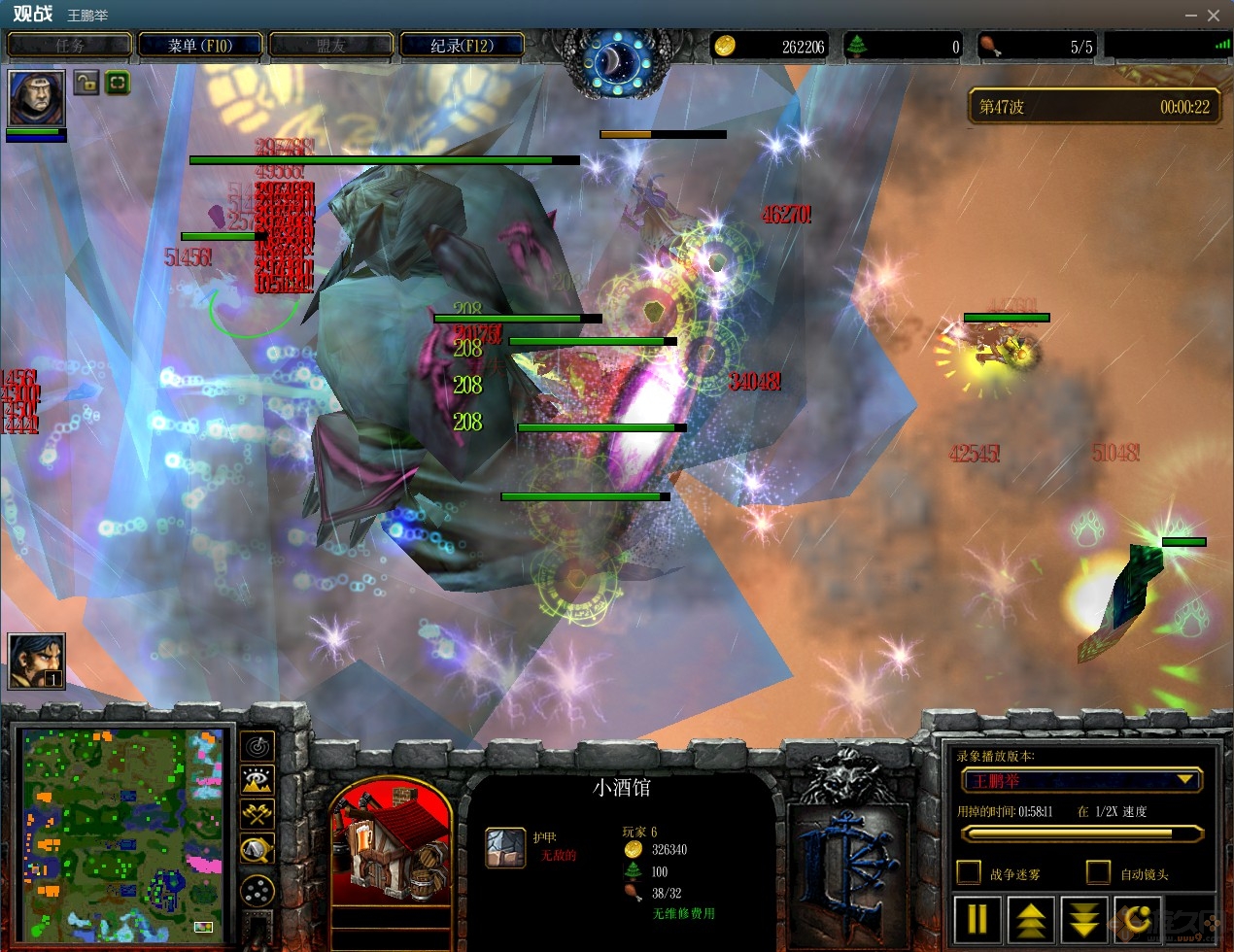Click the open padlock icon
Screen dimensions: 1234x952
[86, 83]
